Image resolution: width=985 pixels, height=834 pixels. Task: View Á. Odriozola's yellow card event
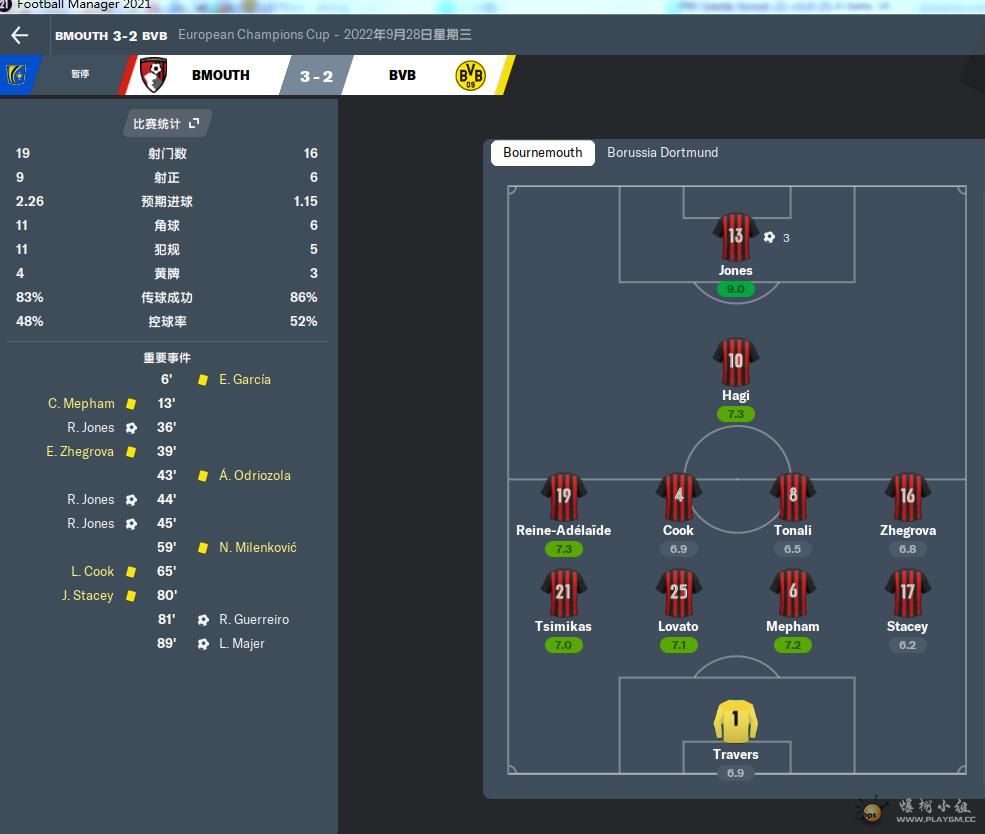click(x=255, y=476)
